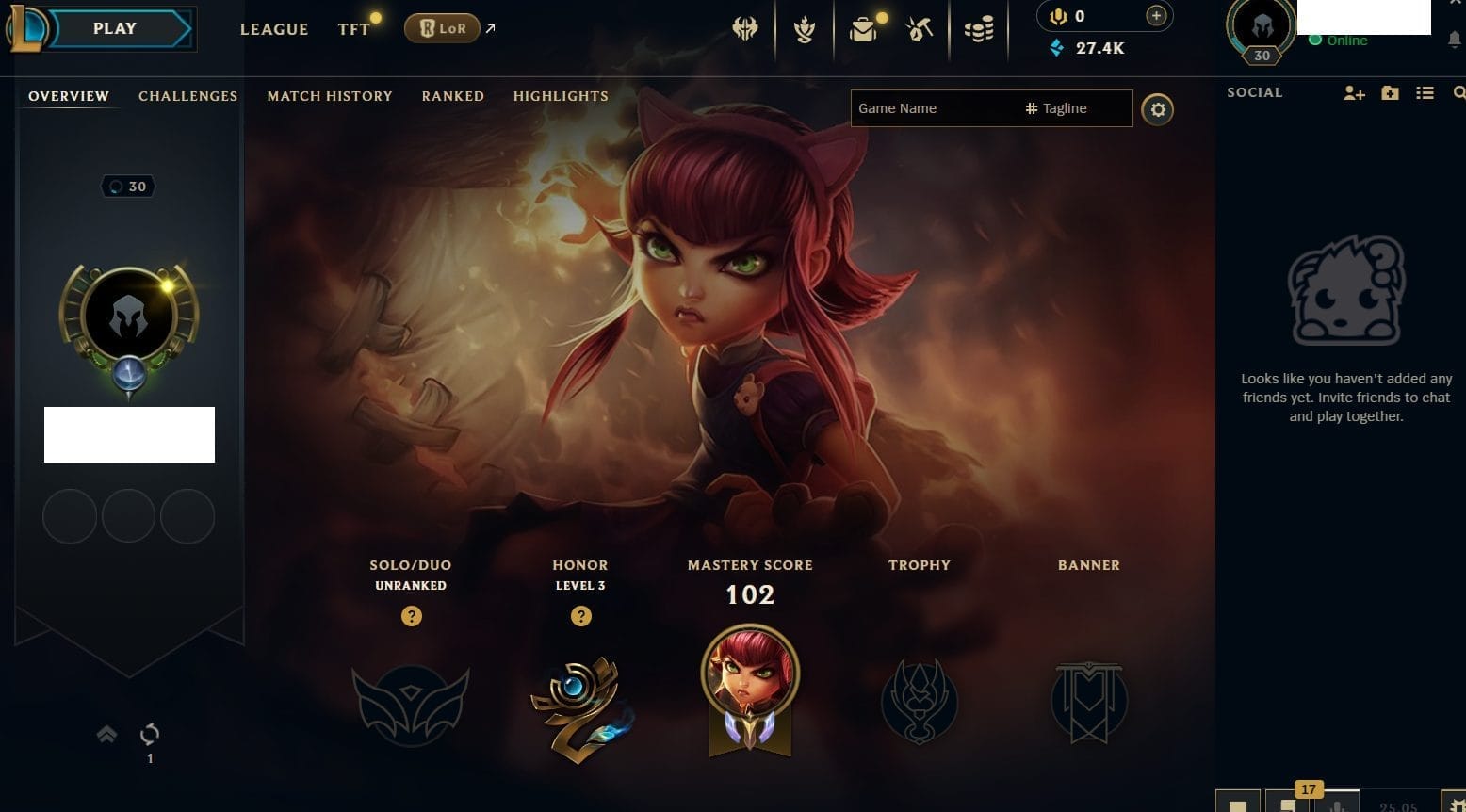Image resolution: width=1466 pixels, height=812 pixels.
Task: Launch the LoR link
Action: [443, 29]
